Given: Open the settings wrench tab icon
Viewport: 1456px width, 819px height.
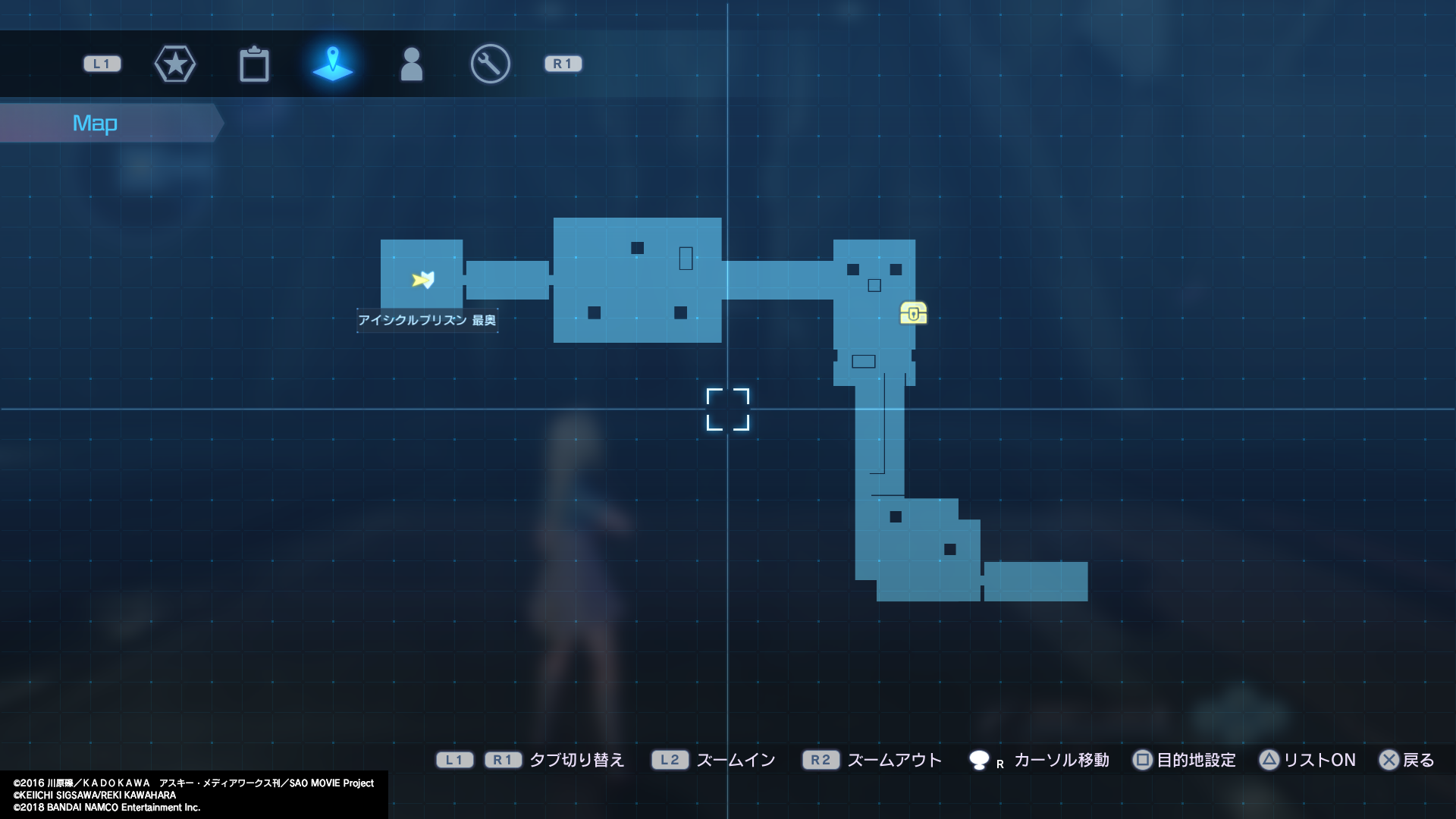Looking at the screenshot, I should click(489, 64).
